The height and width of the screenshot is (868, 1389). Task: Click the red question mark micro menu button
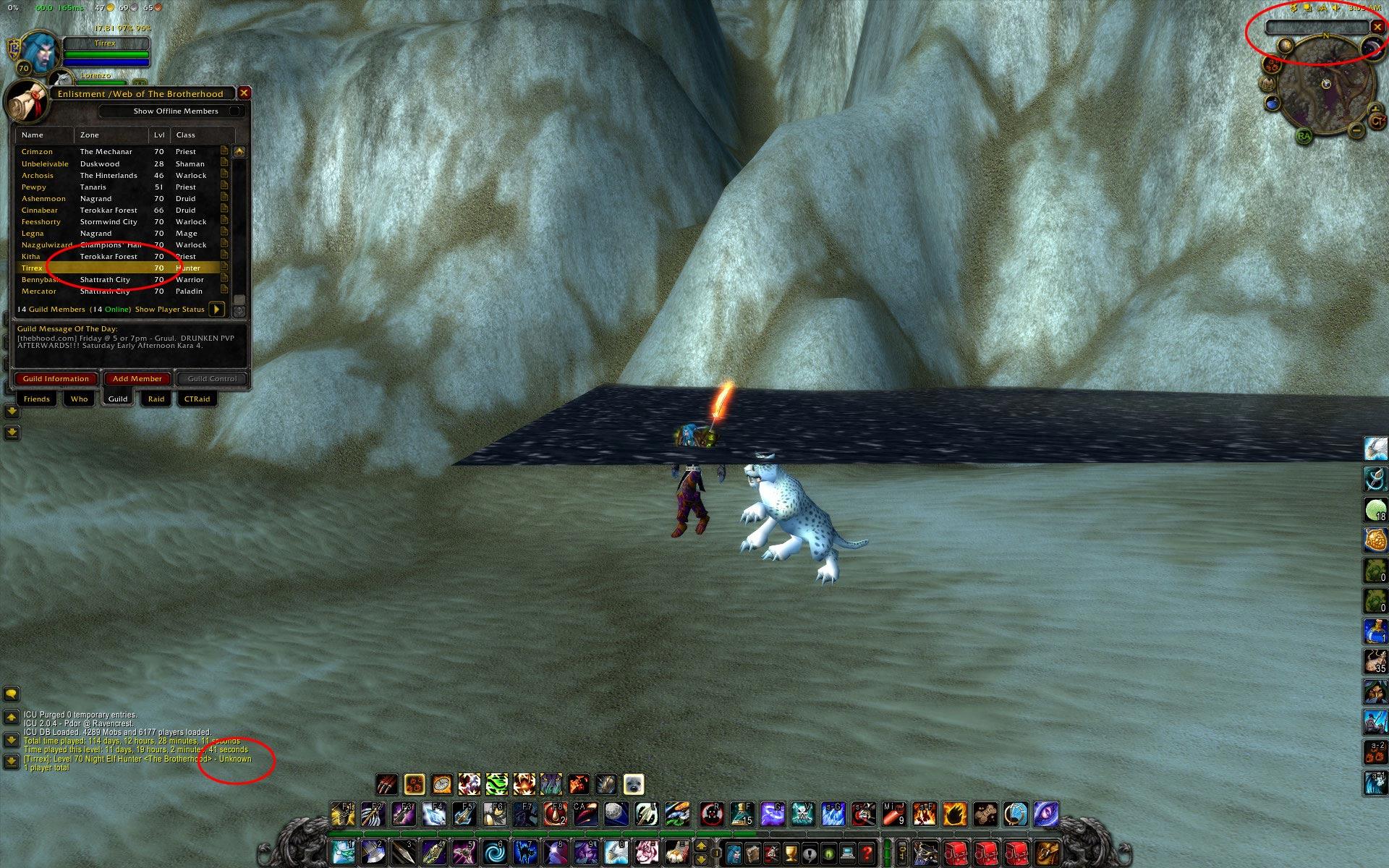tap(866, 854)
